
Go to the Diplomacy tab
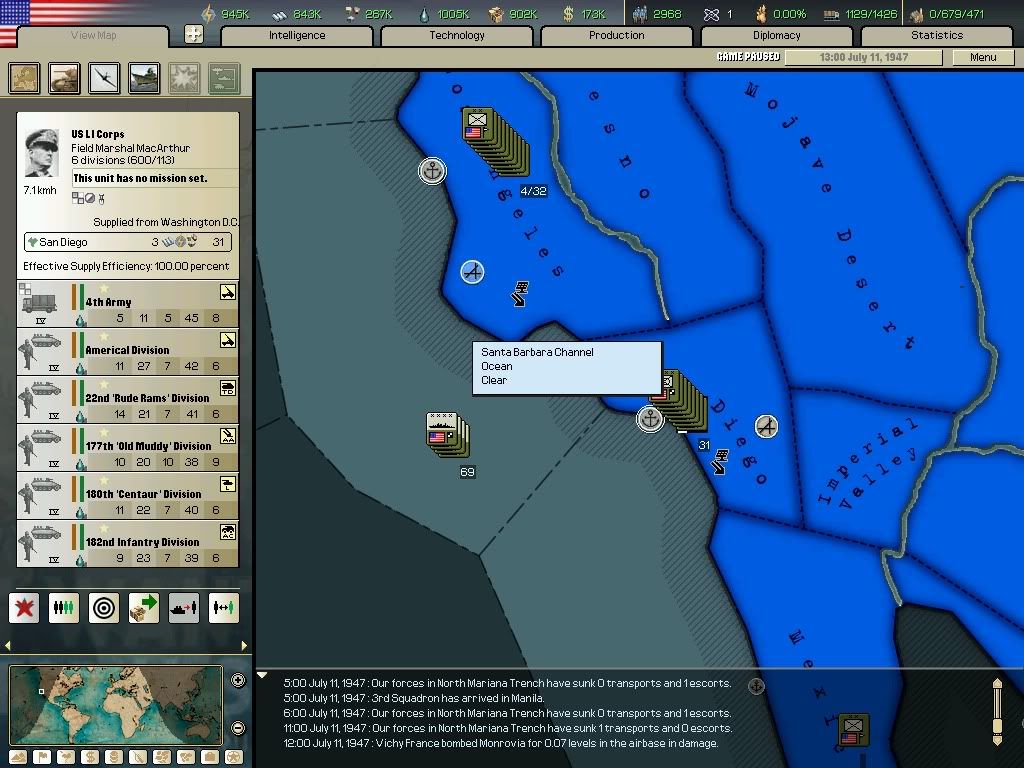(776, 36)
